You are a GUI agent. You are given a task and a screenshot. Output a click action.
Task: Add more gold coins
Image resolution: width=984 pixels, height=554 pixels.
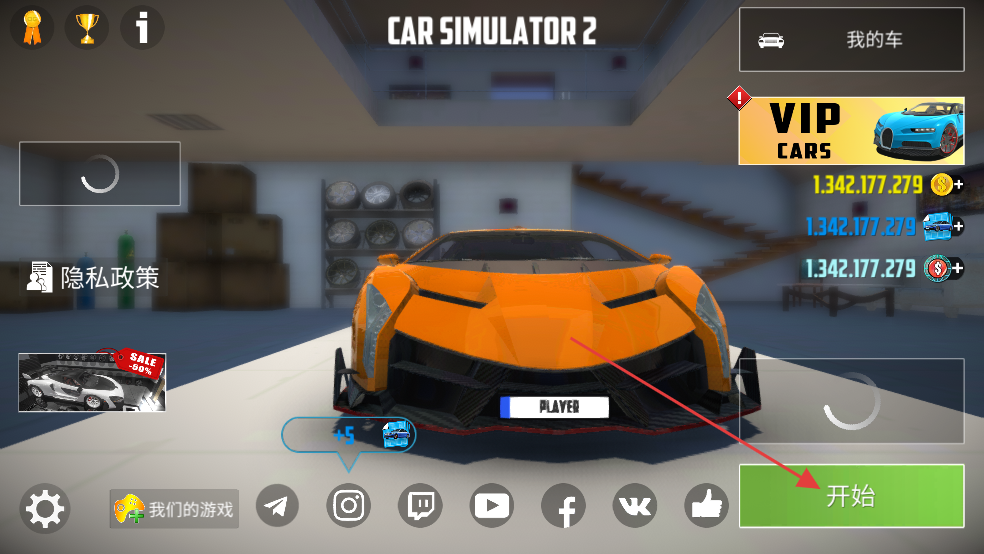click(957, 185)
